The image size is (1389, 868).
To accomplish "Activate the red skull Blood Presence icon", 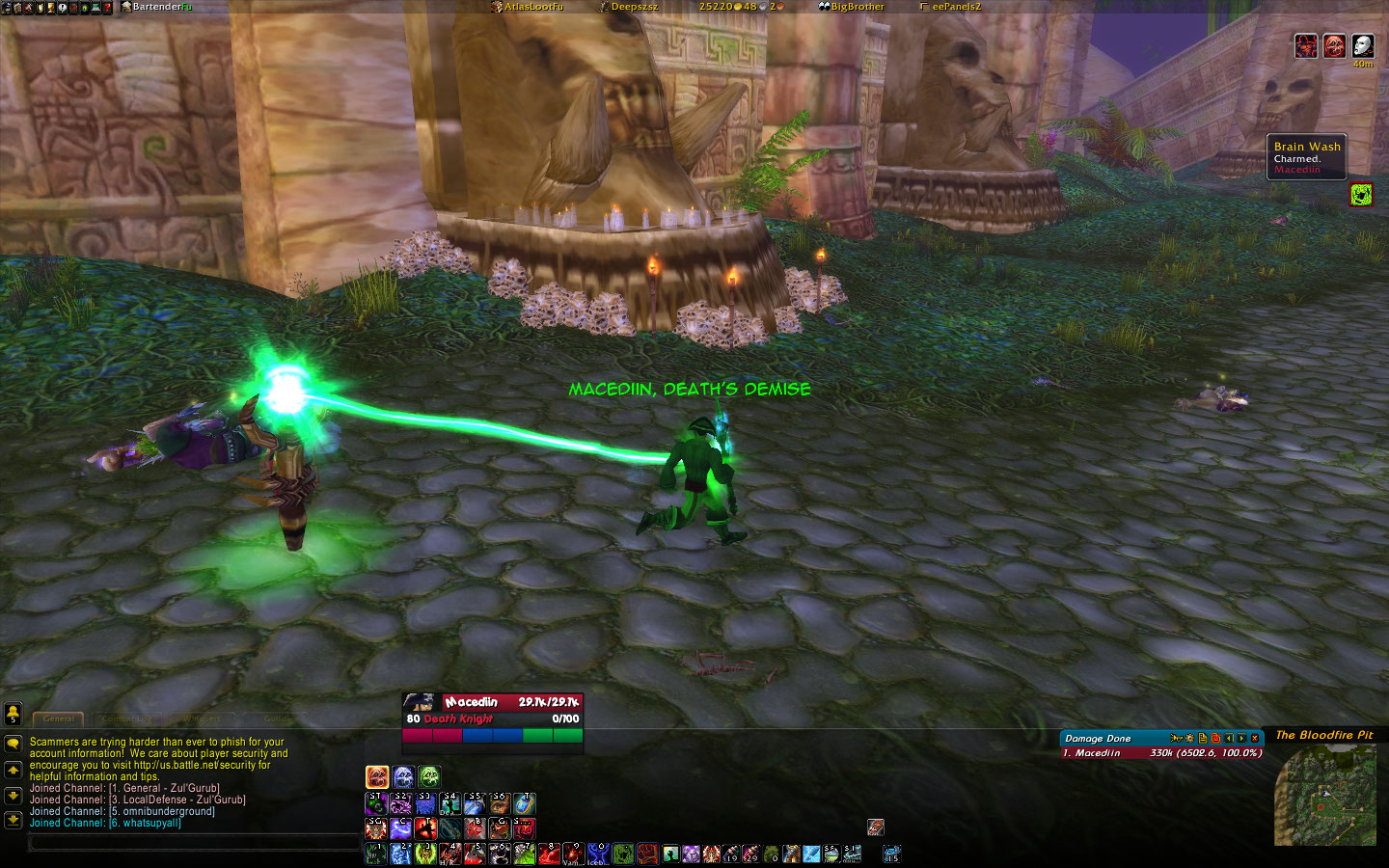I will 377,776.
